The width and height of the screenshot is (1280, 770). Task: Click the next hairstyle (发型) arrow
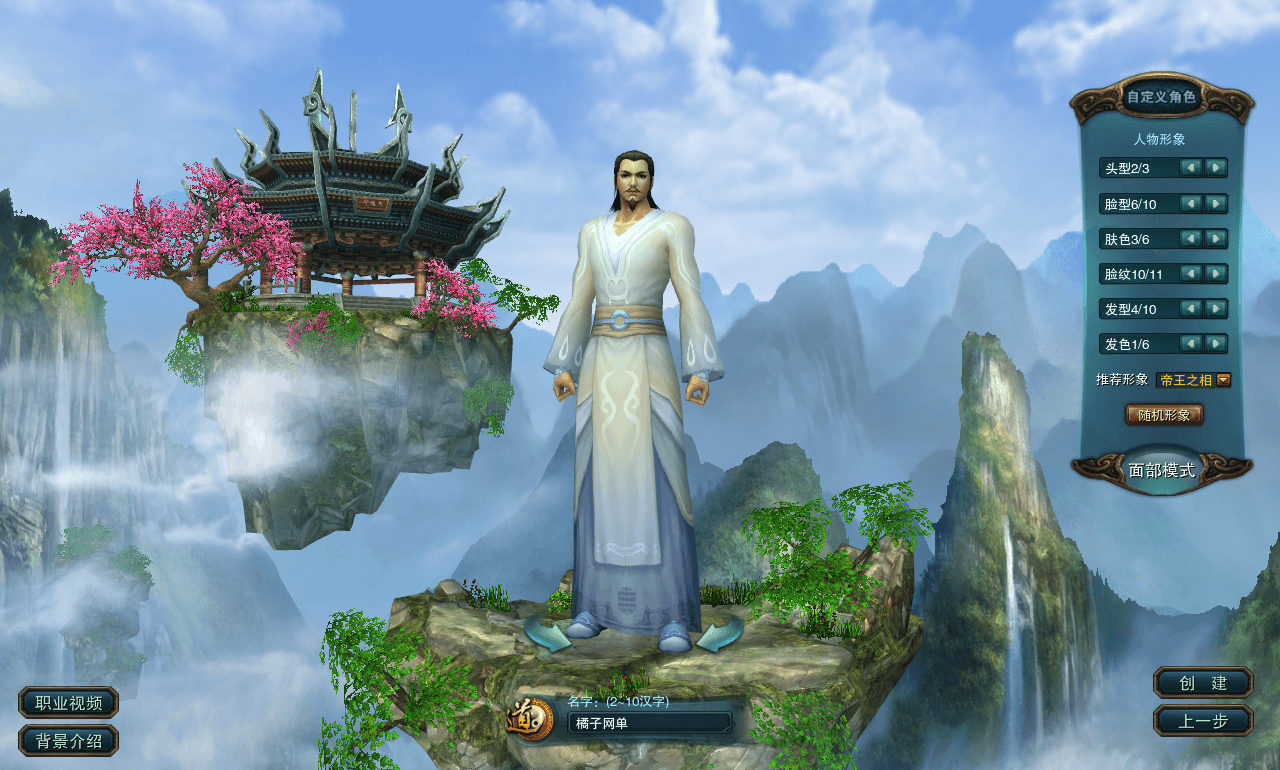click(1215, 309)
